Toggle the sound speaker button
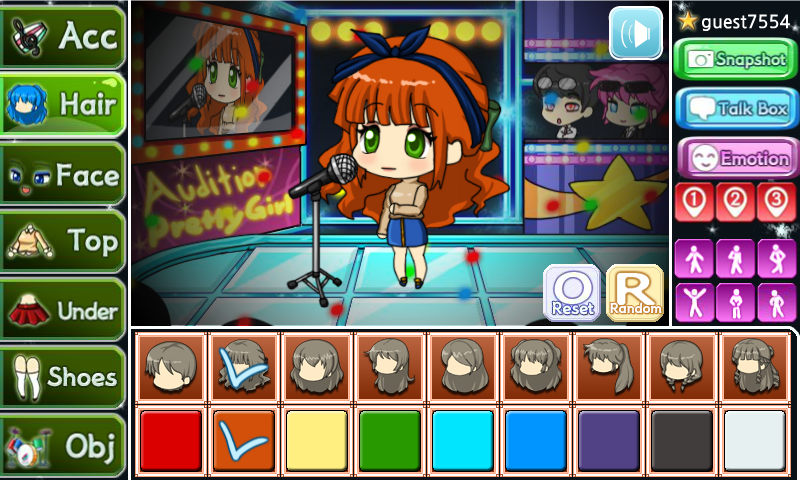 point(636,33)
